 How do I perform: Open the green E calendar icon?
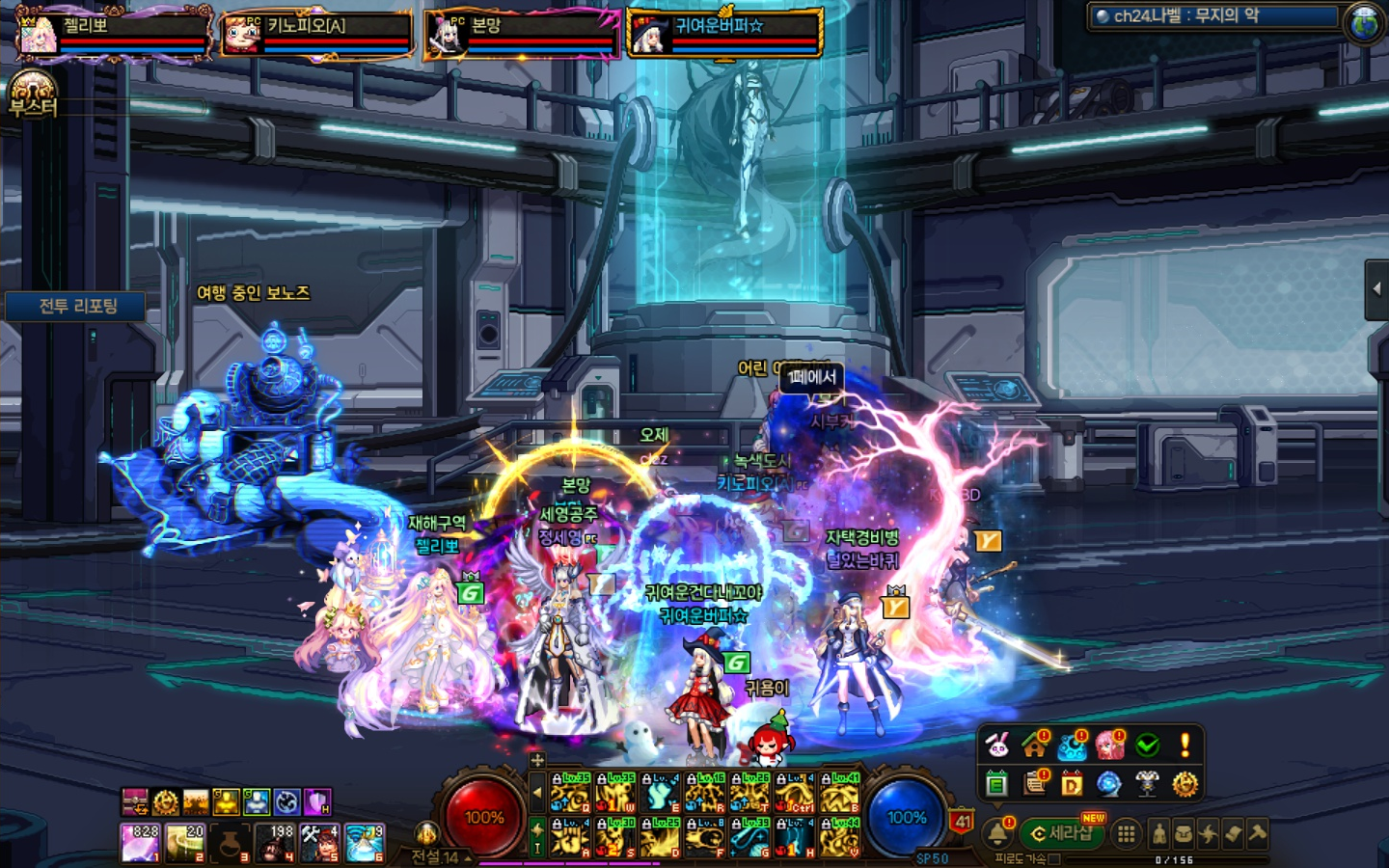coord(997,784)
